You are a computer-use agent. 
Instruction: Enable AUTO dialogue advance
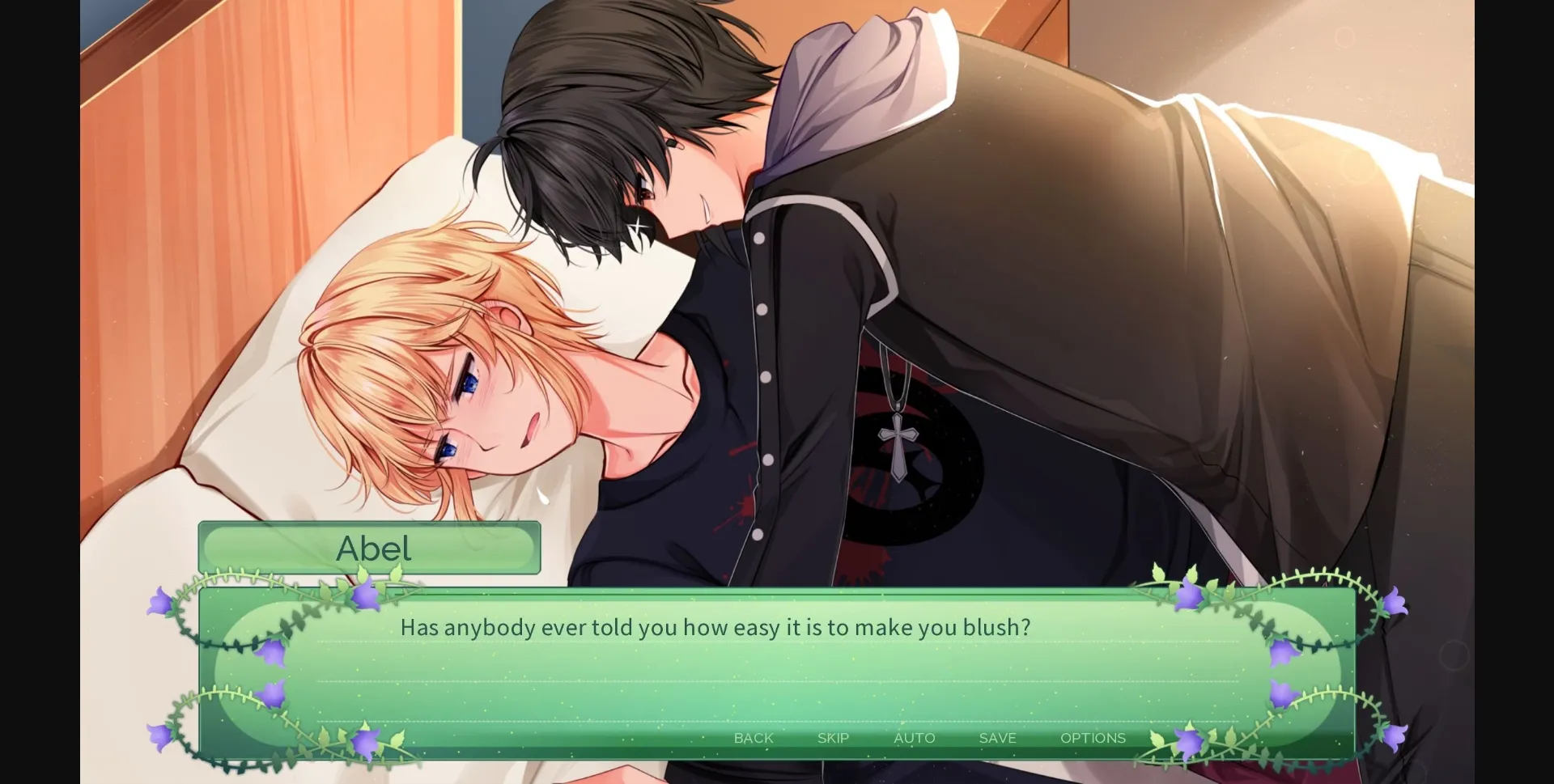pos(915,738)
